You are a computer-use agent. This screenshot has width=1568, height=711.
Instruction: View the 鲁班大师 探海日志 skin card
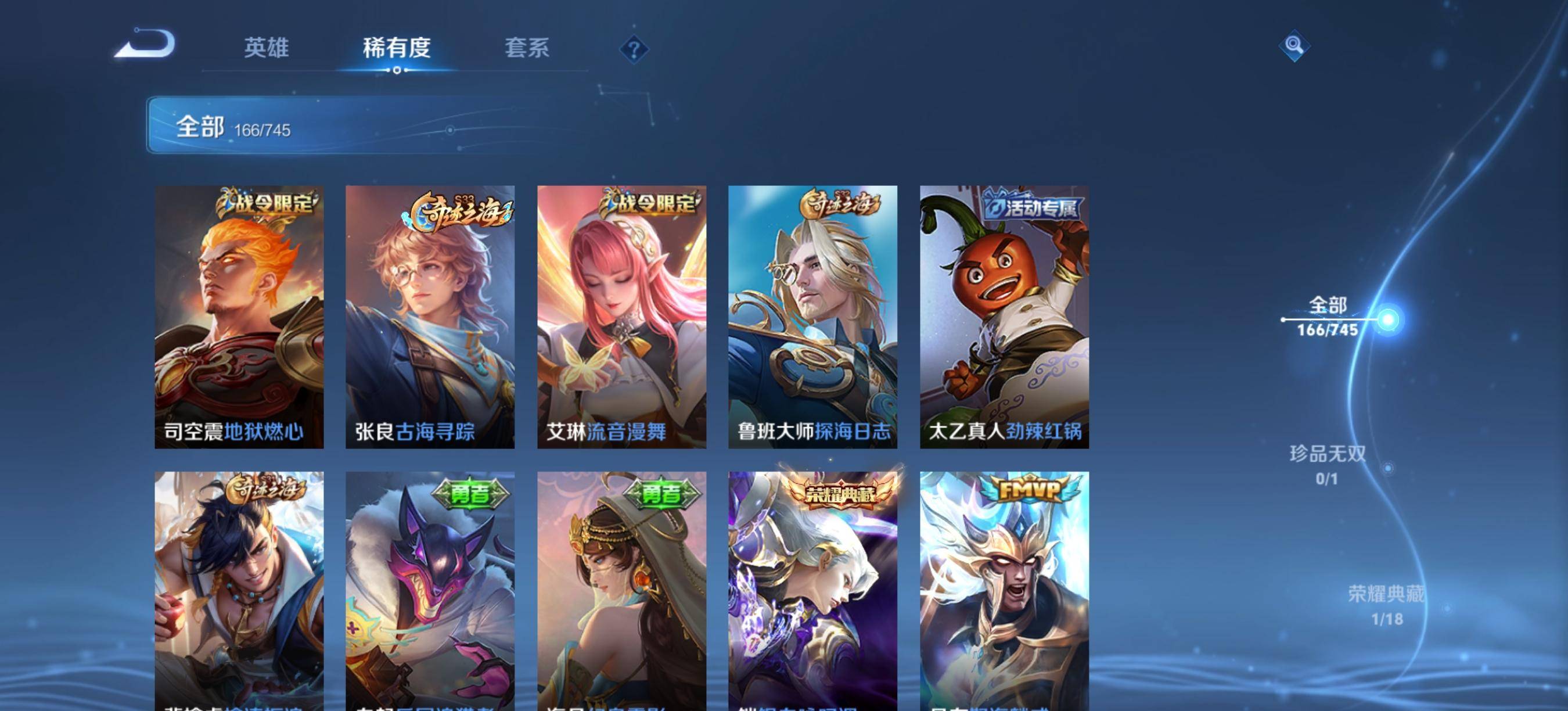812,317
